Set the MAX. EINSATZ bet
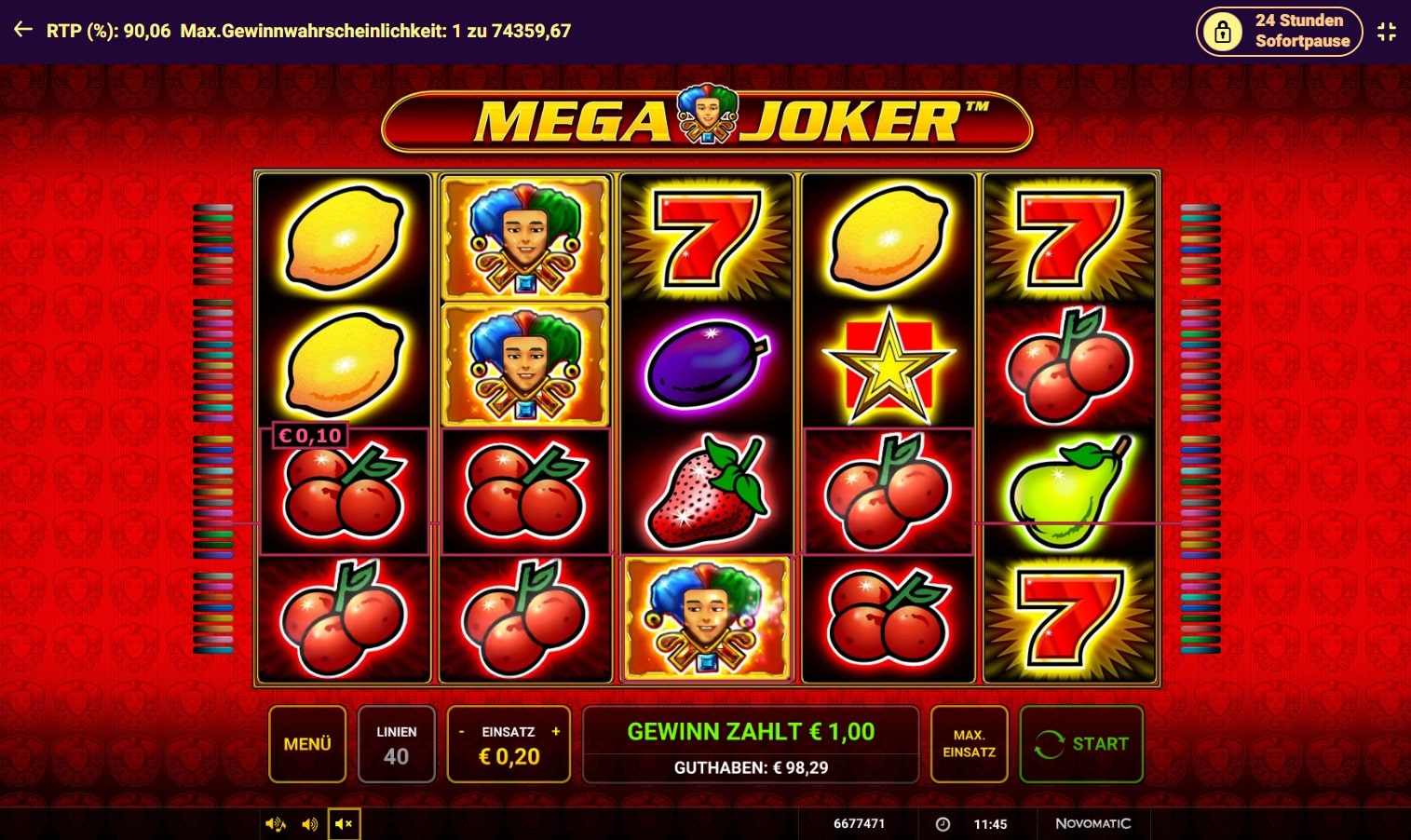The width and height of the screenshot is (1411, 840). point(969,744)
